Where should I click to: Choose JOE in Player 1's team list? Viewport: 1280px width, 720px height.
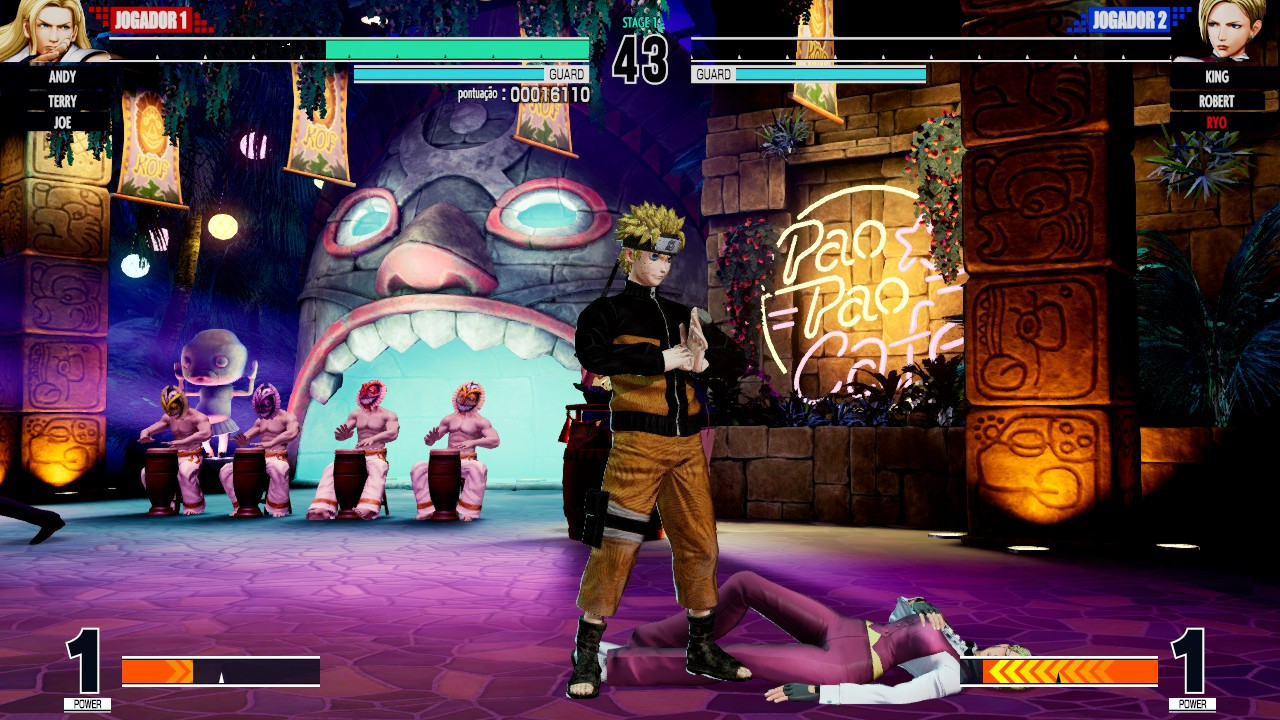[x=62, y=122]
